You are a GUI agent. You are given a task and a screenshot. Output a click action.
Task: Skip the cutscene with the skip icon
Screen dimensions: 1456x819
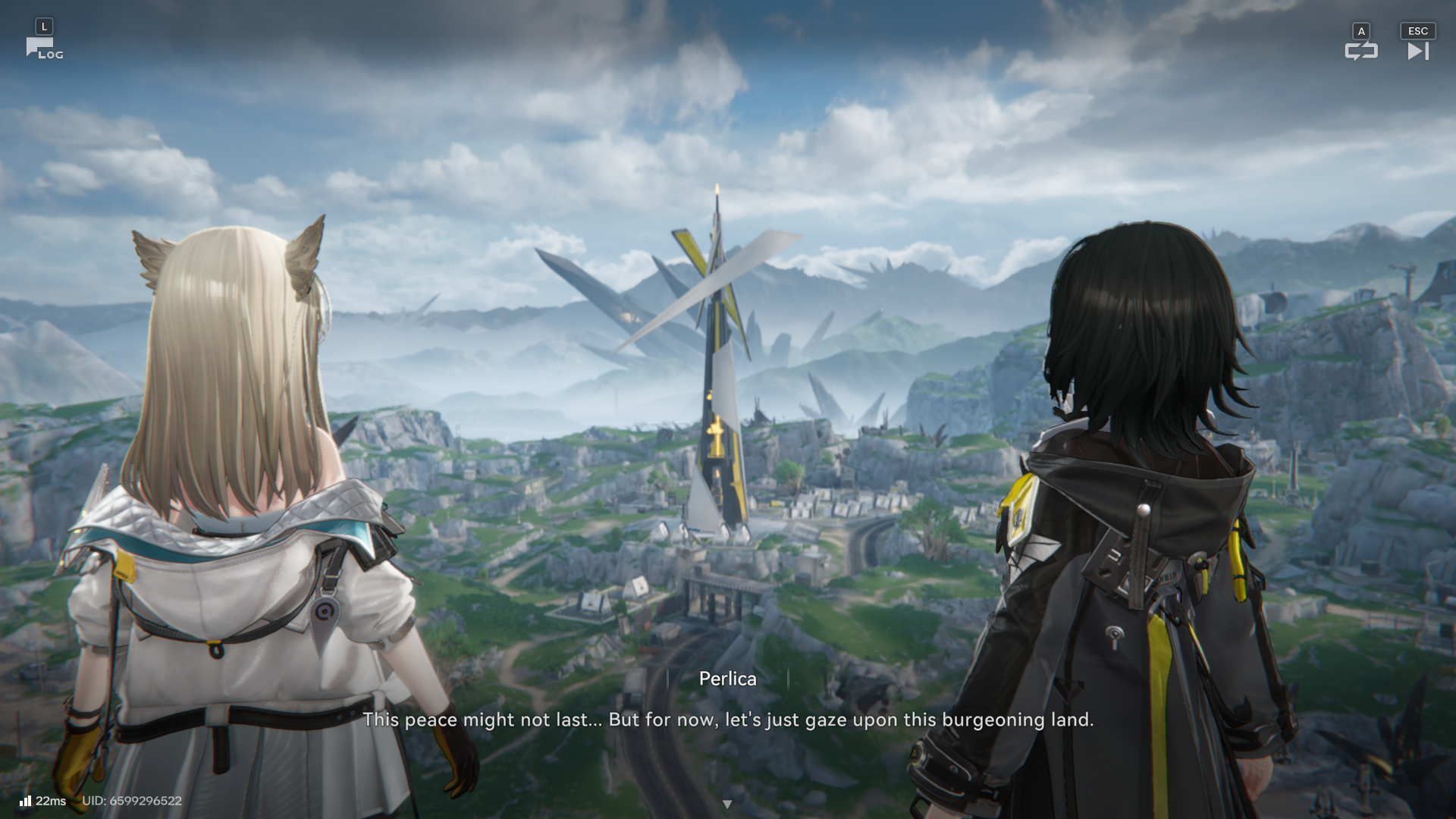click(1417, 51)
